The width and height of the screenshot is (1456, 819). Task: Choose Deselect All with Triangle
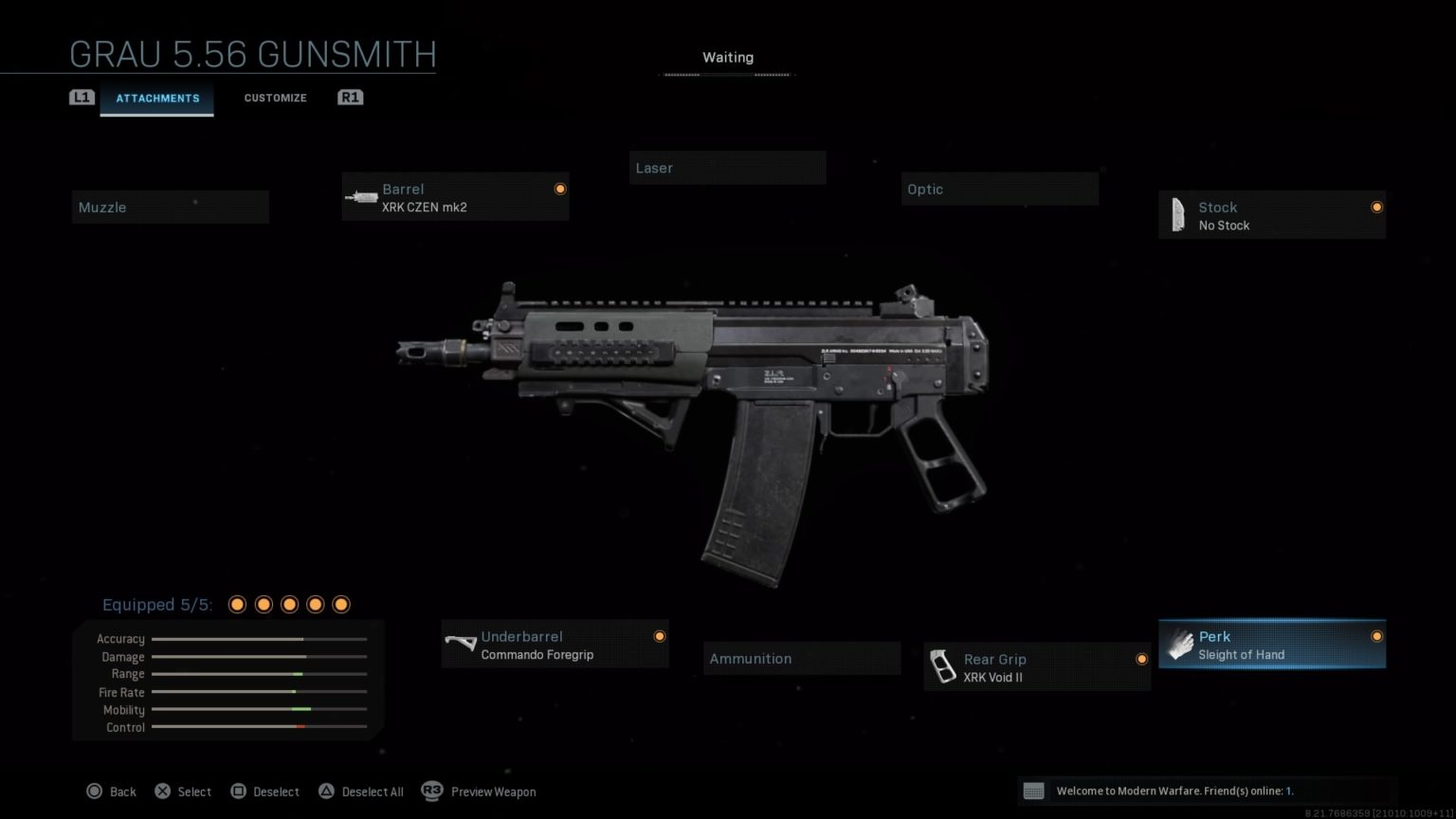point(327,791)
